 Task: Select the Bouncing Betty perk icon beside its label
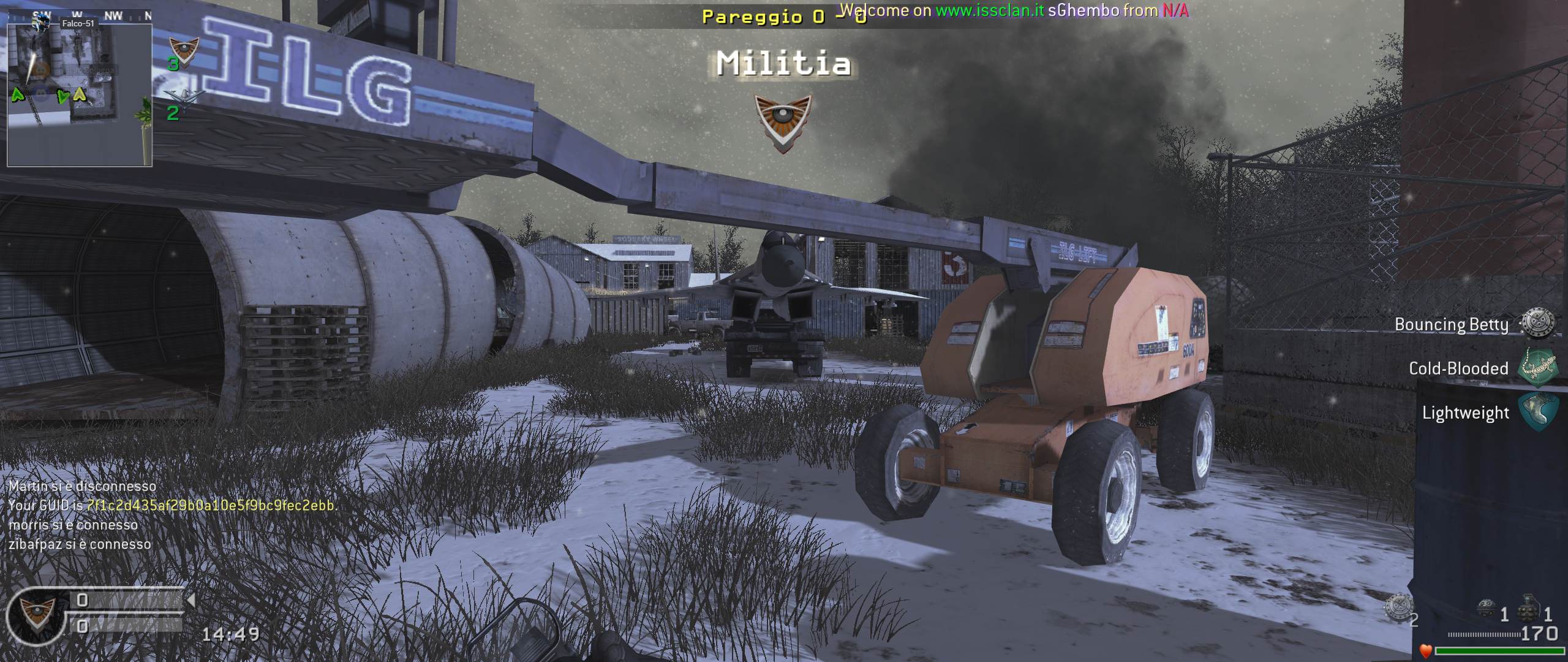coord(1537,323)
